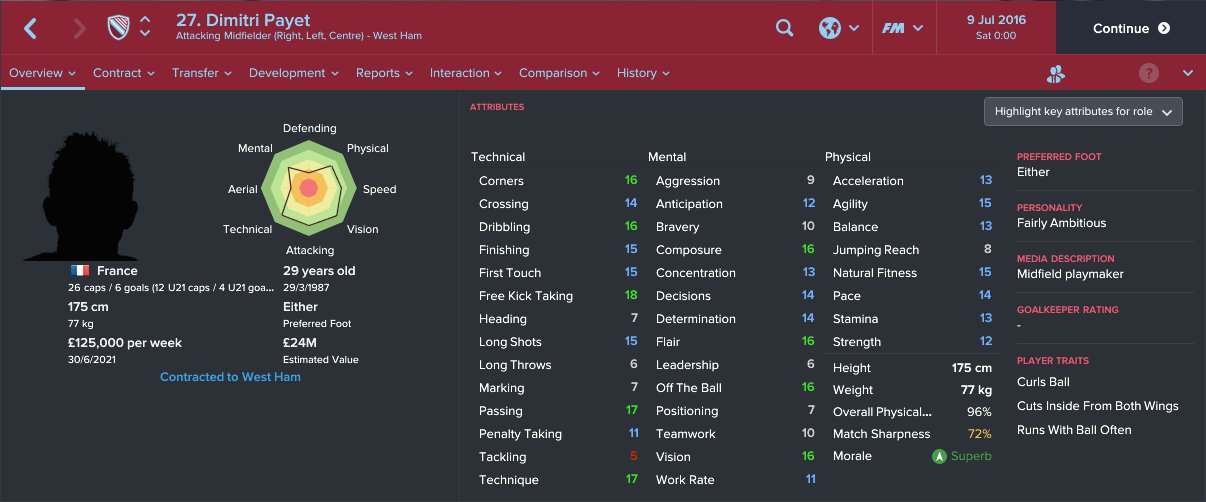Open the Reports menu
The height and width of the screenshot is (502, 1206).
tap(384, 73)
